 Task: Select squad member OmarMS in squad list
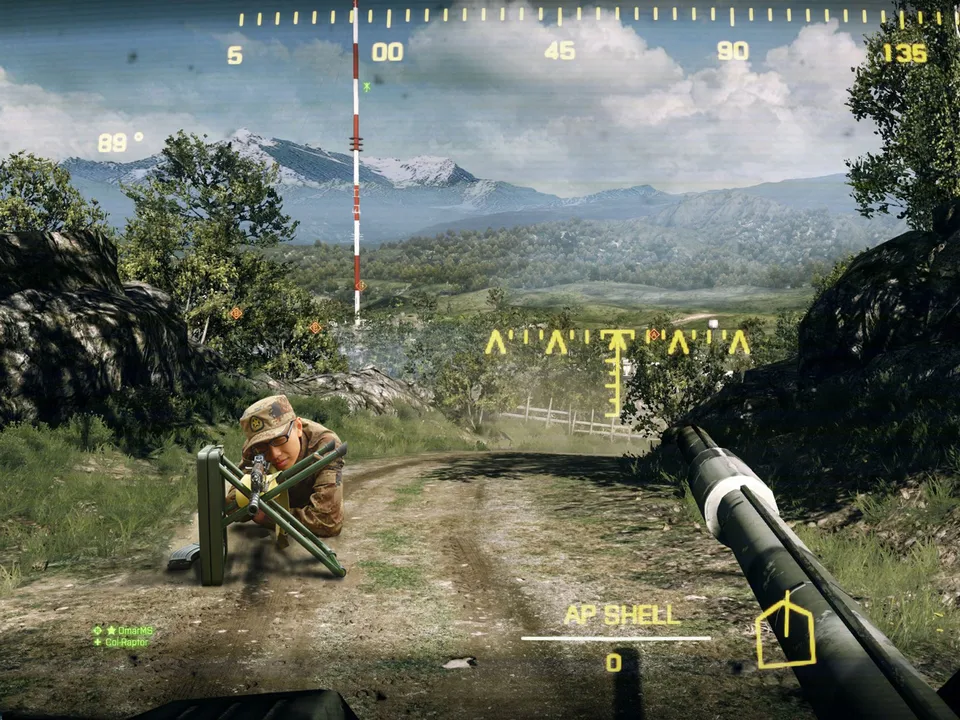128,631
